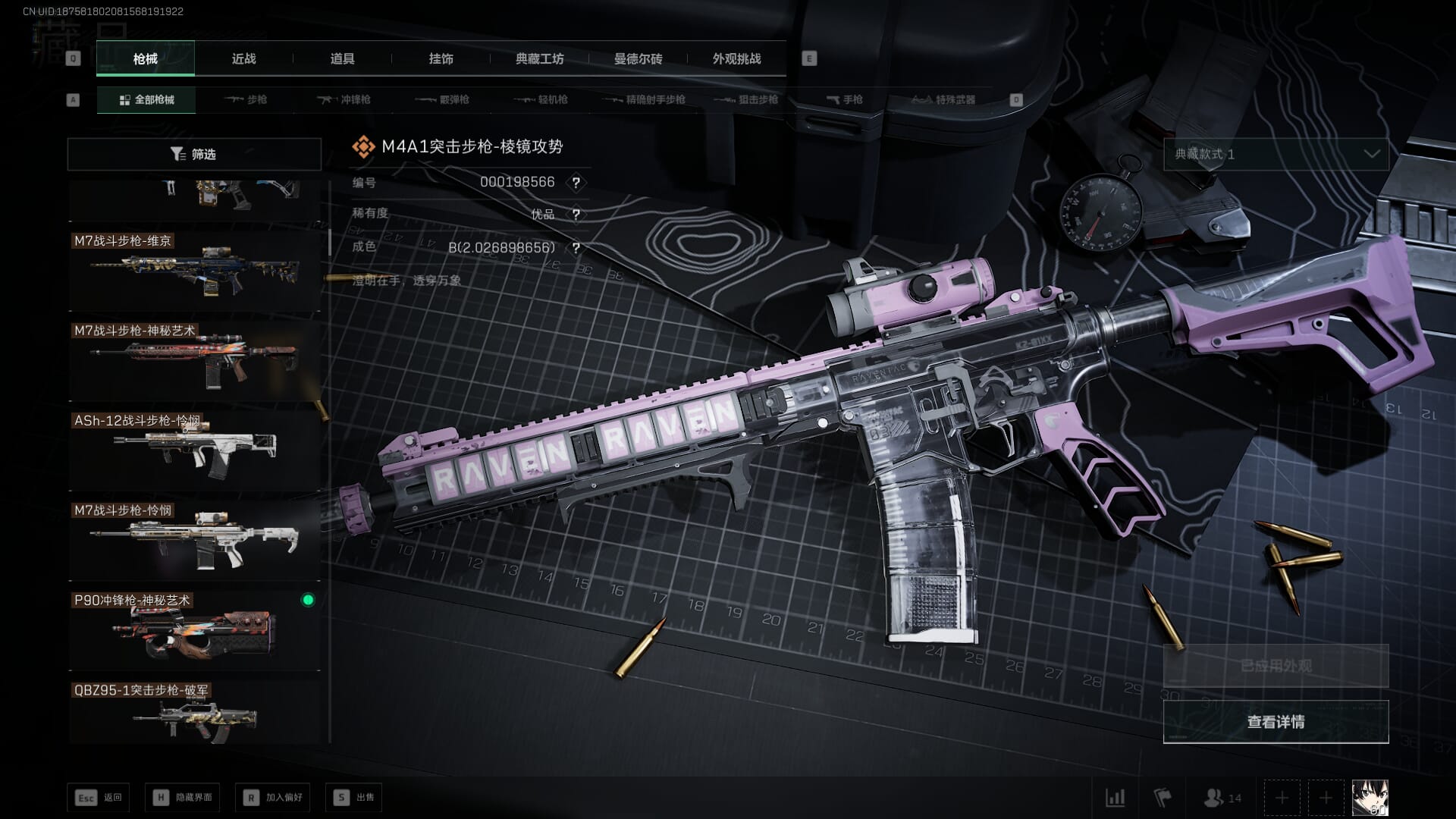Open the 外观挑战 tab
The image size is (1456, 819).
click(736, 59)
